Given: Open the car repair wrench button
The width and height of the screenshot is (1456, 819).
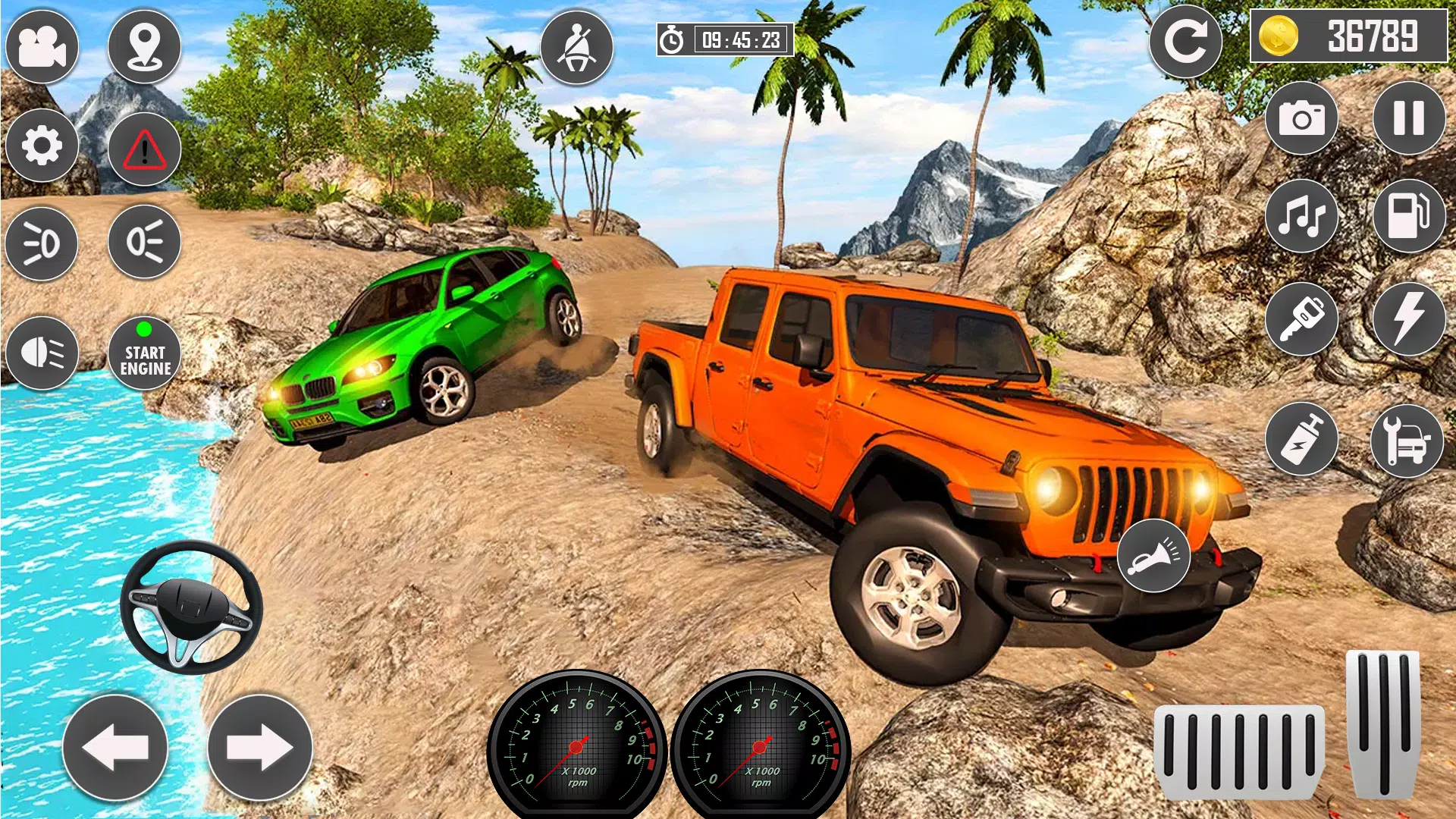Looking at the screenshot, I should coord(1407,441).
